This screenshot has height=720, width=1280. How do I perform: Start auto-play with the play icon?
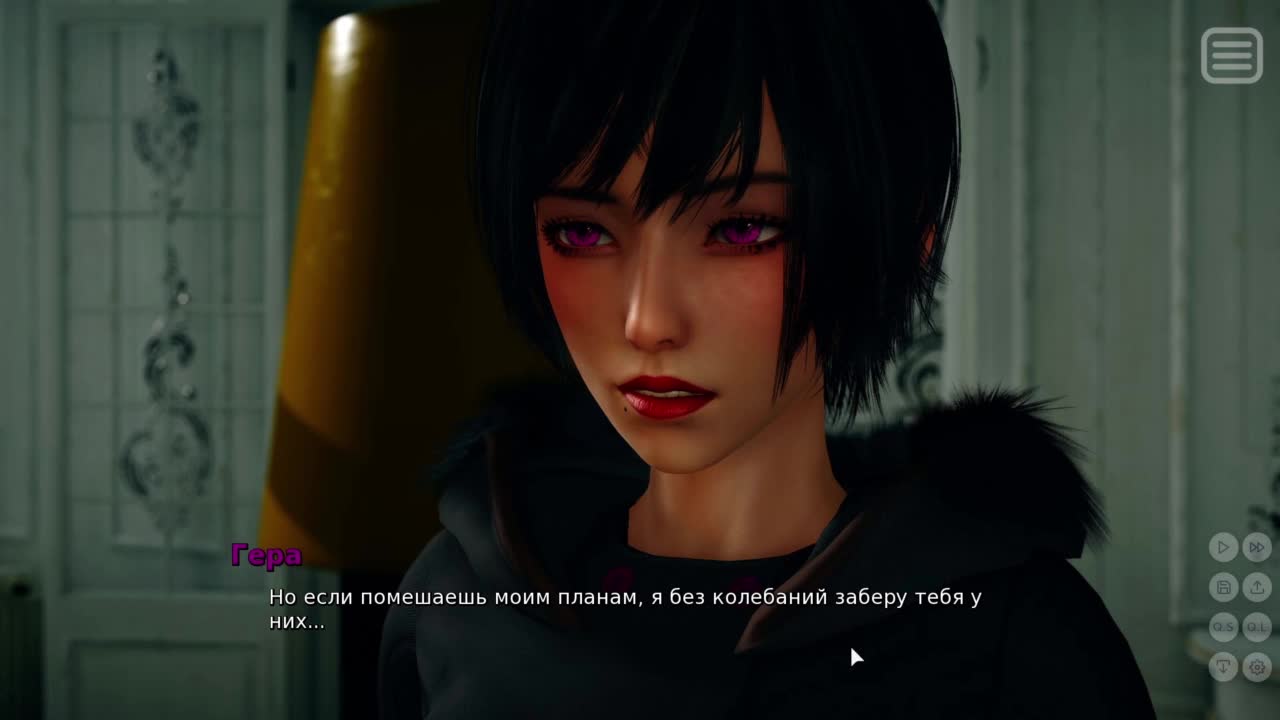[1223, 547]
